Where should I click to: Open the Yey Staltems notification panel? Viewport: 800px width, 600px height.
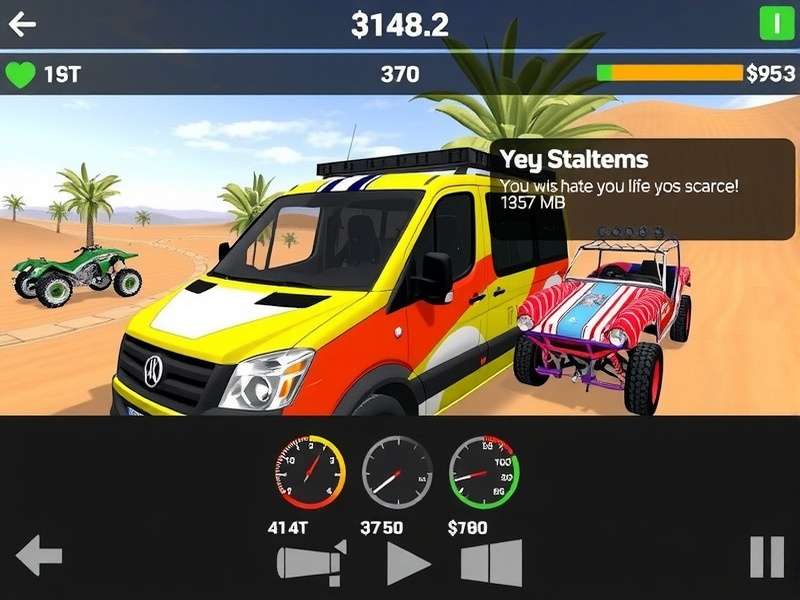(642, 189)
